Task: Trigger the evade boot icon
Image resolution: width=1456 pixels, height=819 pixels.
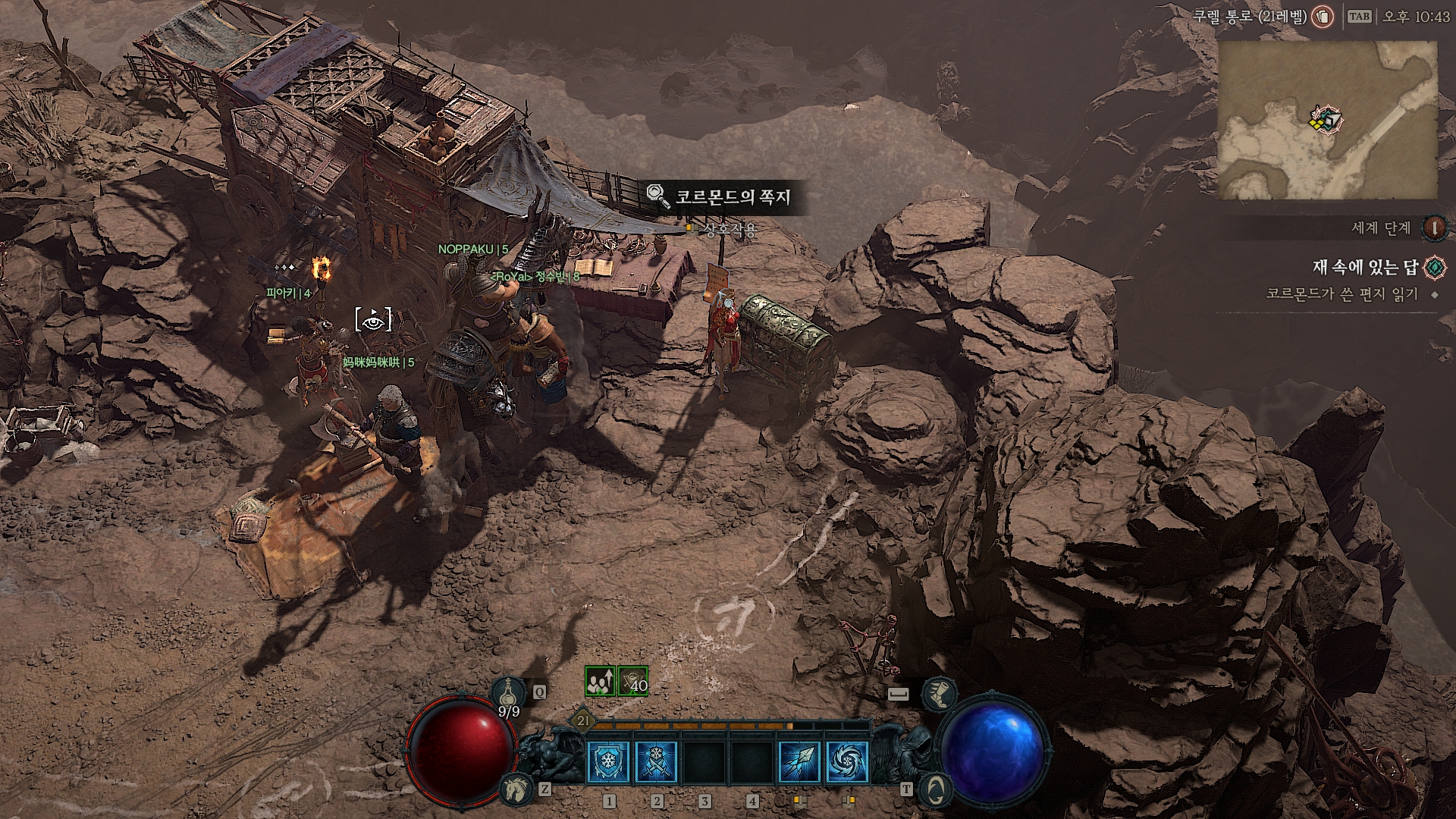Action: (x=940, y=693)
